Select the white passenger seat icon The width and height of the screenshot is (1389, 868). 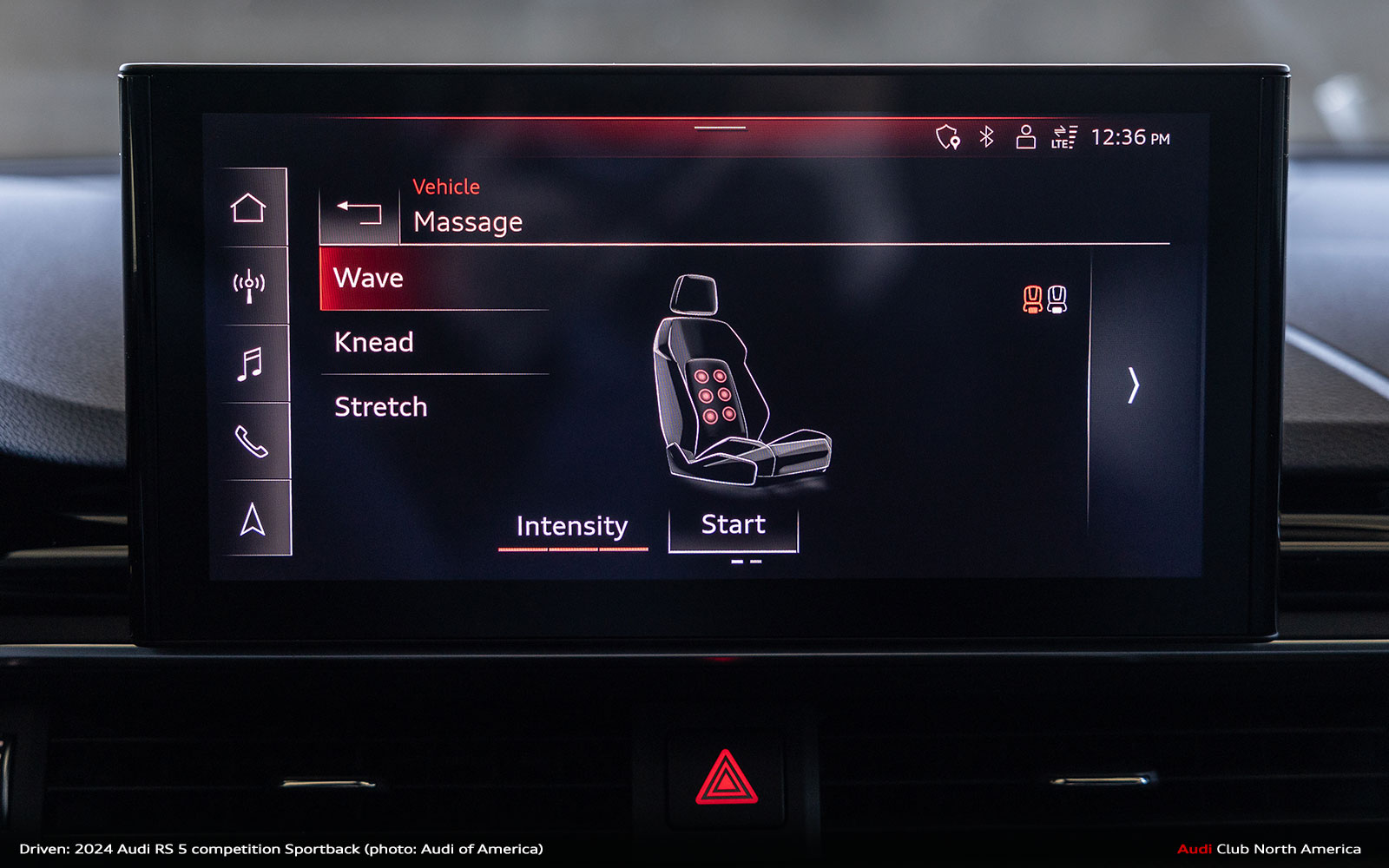pyautogui.click(x=1057, y=299)
